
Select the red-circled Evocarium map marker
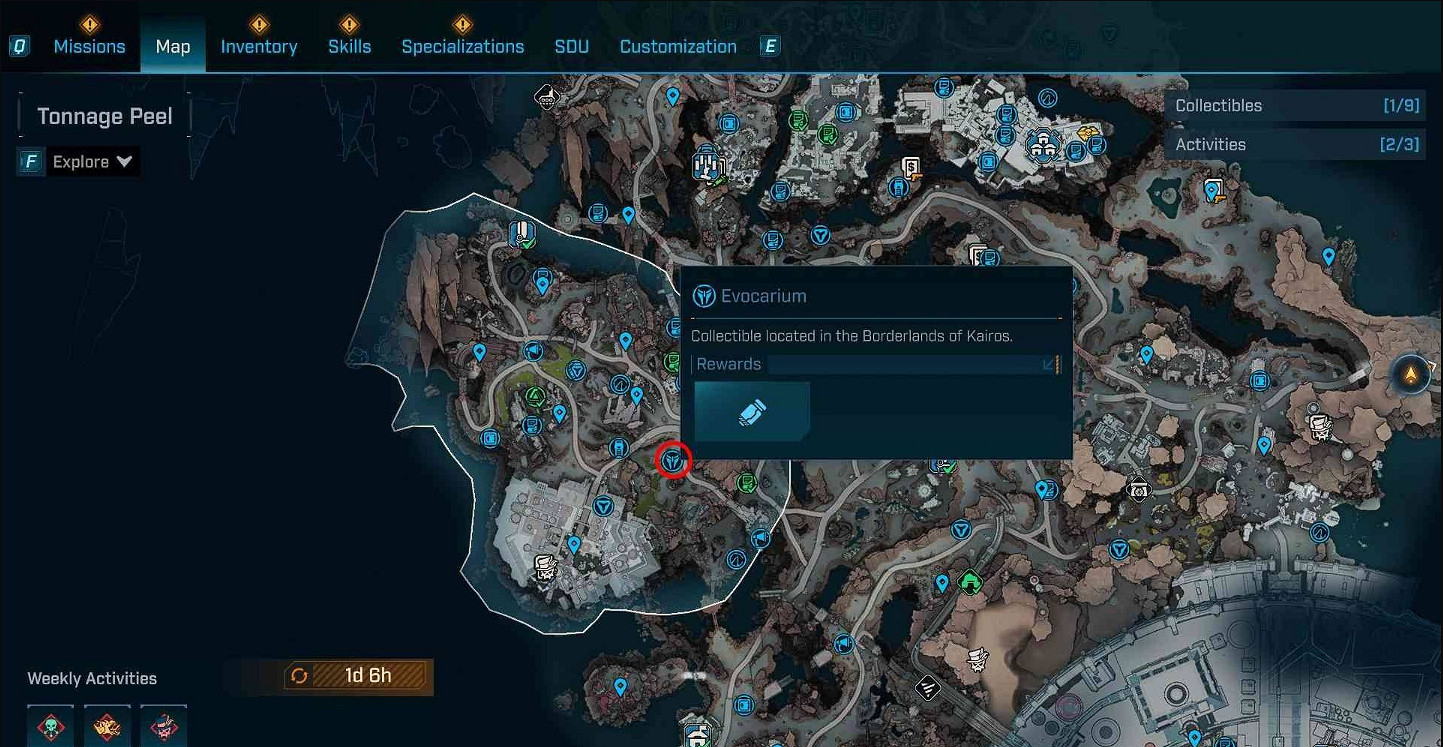tap(674, 461)
